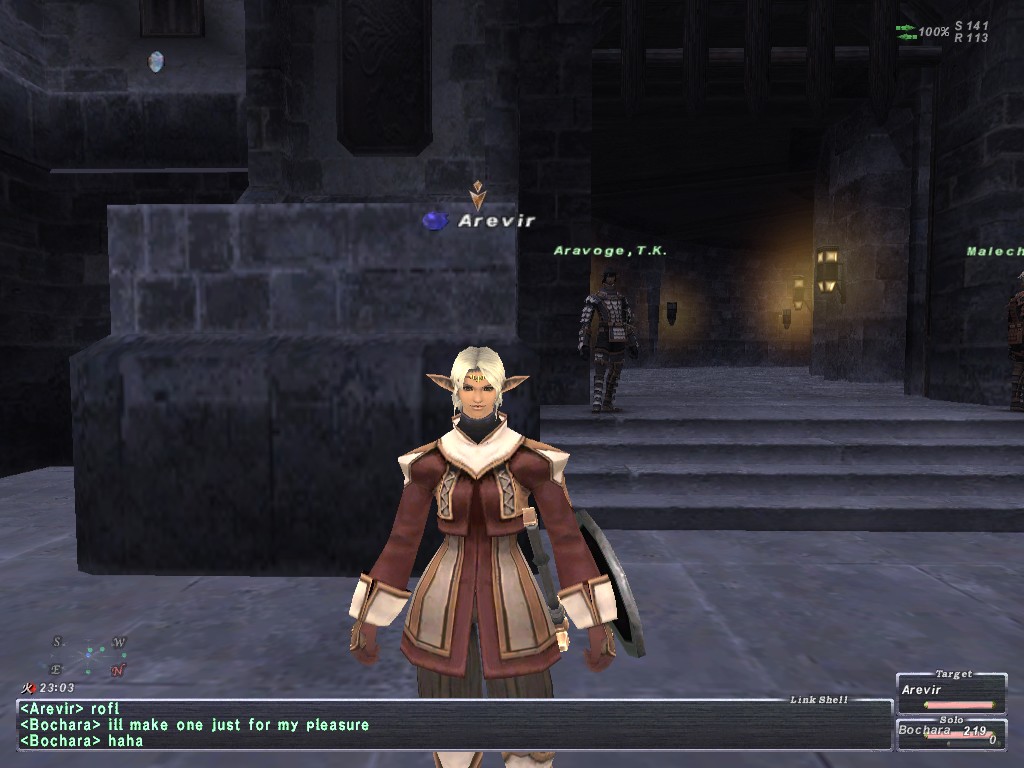Click the compass direction indicator
Screen dimensions: 1024x768
tap(89, 655)
